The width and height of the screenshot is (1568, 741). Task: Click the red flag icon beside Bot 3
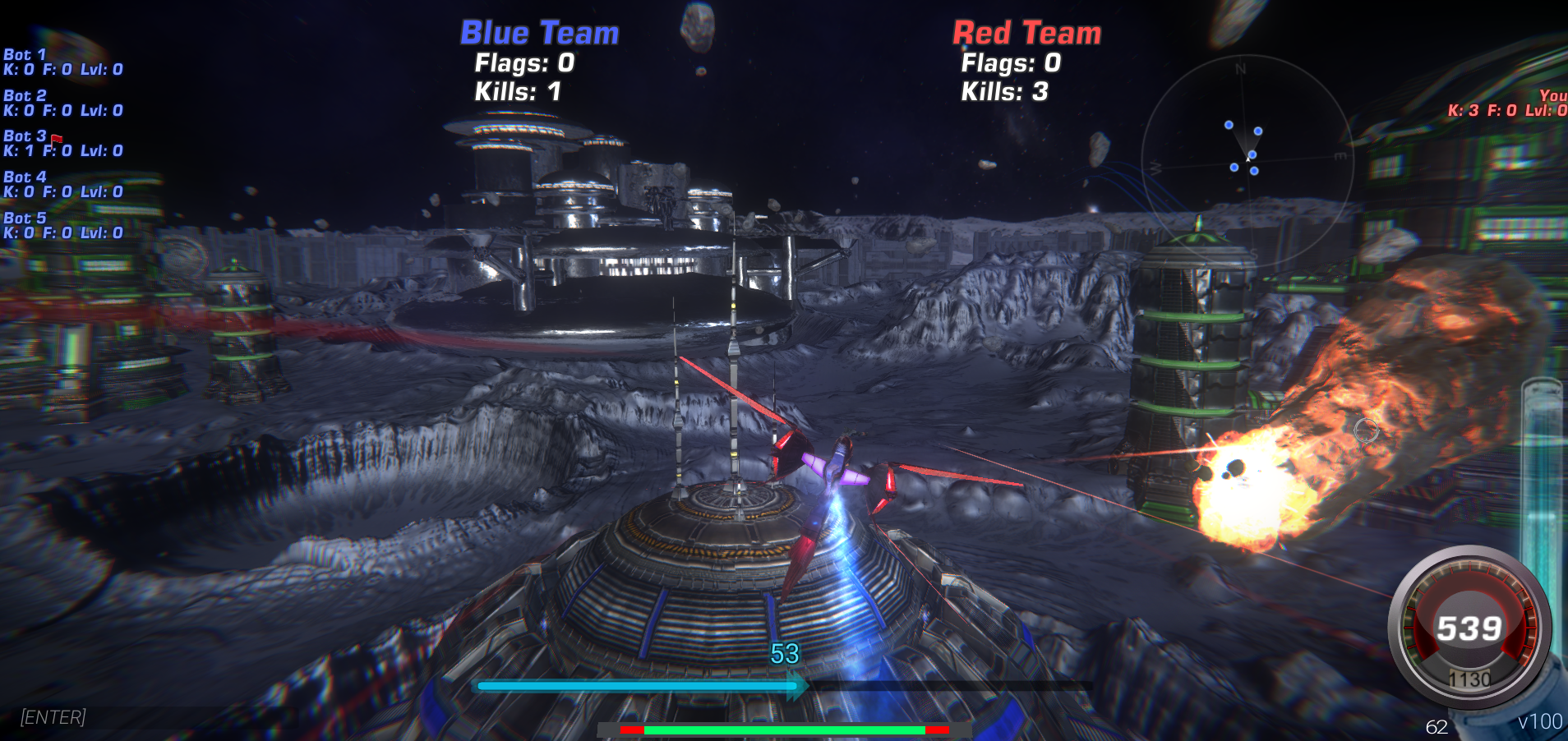coord(56,138)
